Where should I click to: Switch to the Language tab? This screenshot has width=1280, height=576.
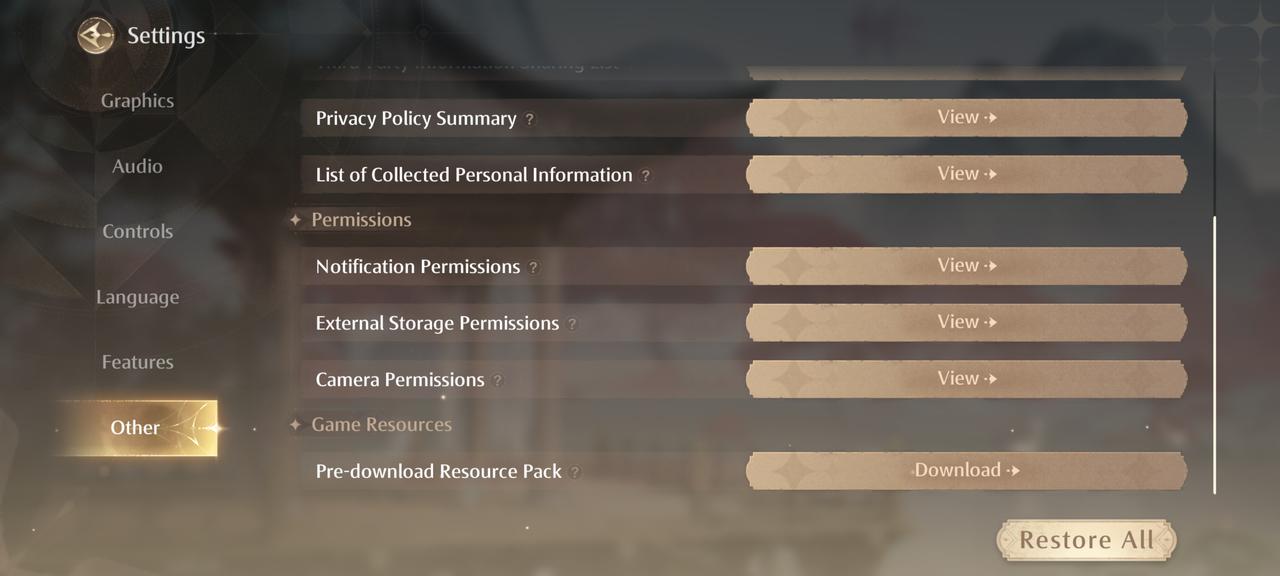(137, 298)
